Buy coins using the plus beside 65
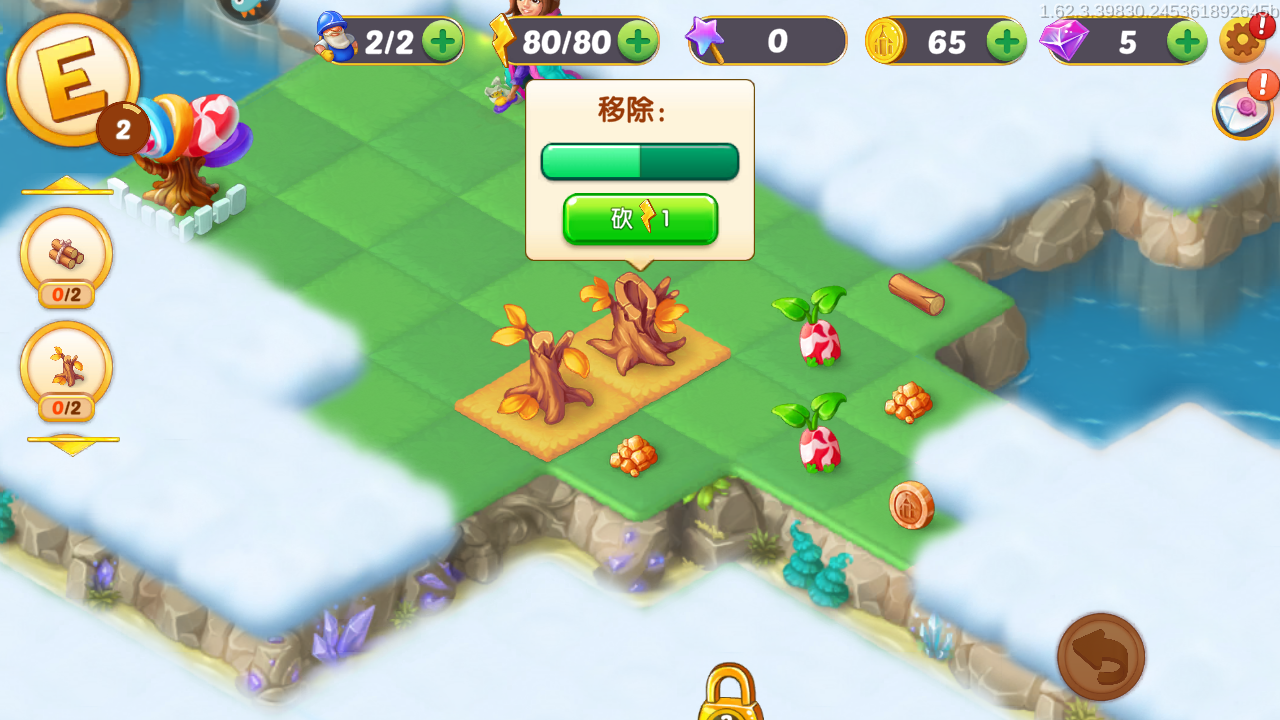This screenshot has width=1280, height=720. coord(1007,41)
